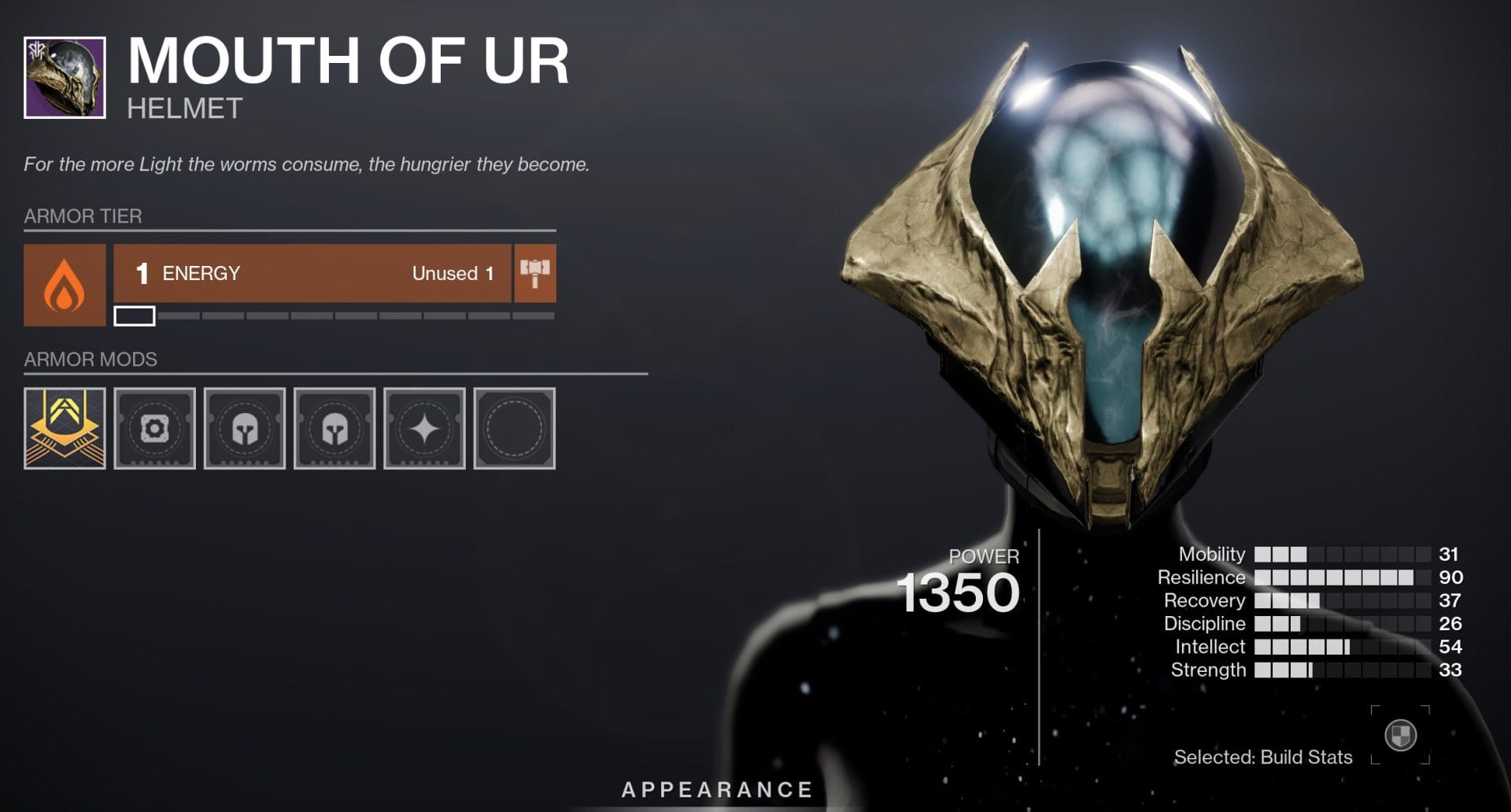Open the APPEARANCE tab at the bottom
This screenshot has width=1511, height=812.
pos(717,789)
